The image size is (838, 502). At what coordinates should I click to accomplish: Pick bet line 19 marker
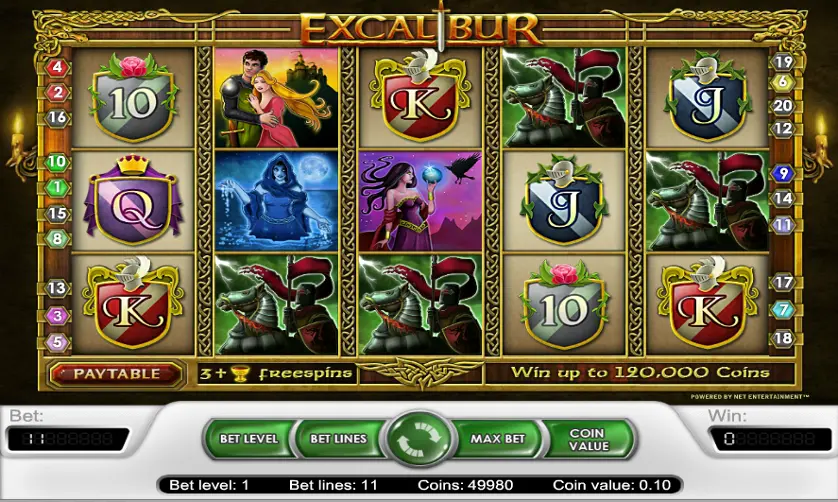[x=783, y=62]
